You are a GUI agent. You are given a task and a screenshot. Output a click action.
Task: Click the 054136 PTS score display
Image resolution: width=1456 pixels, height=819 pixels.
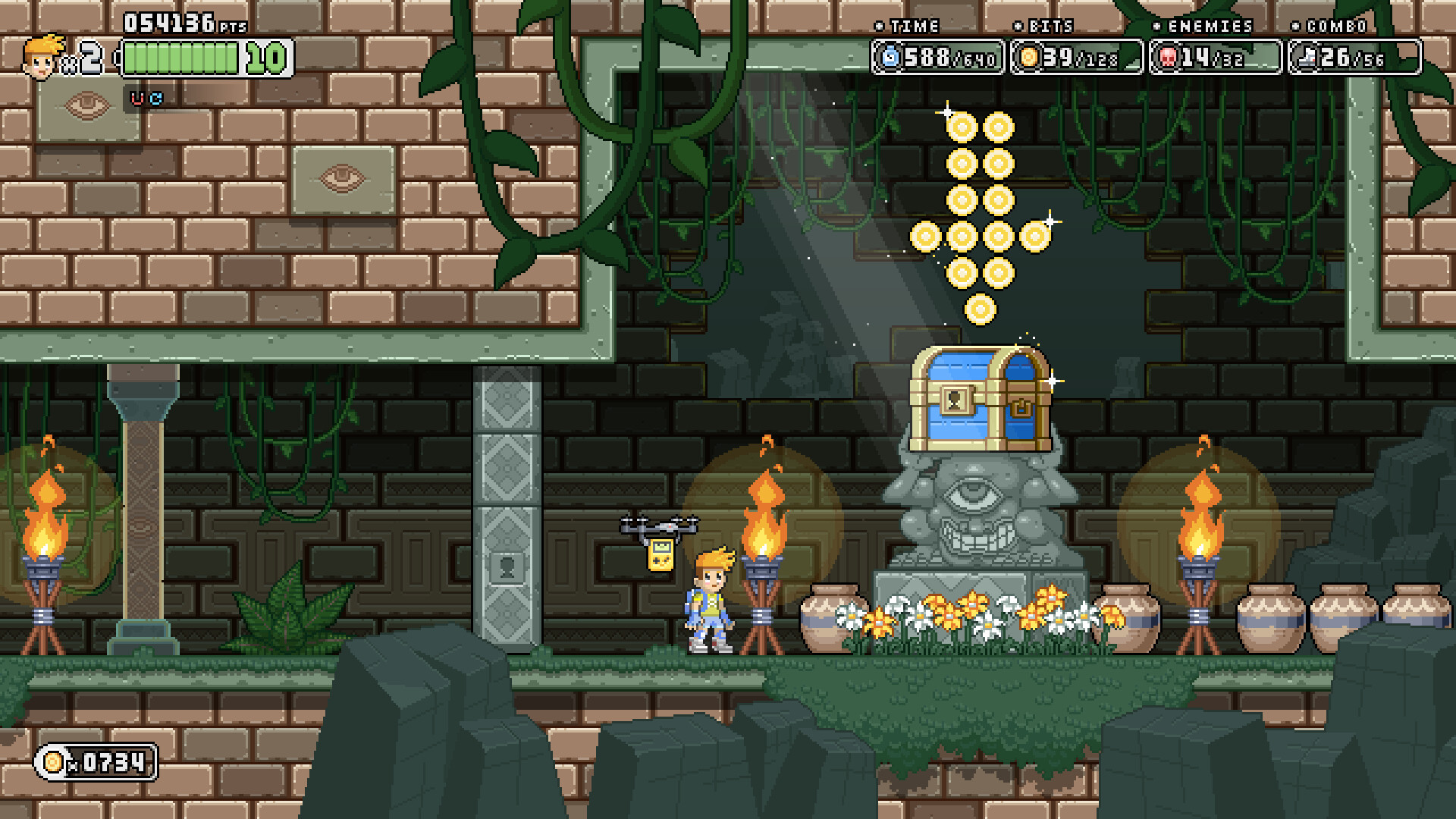(x=171, y=24)
